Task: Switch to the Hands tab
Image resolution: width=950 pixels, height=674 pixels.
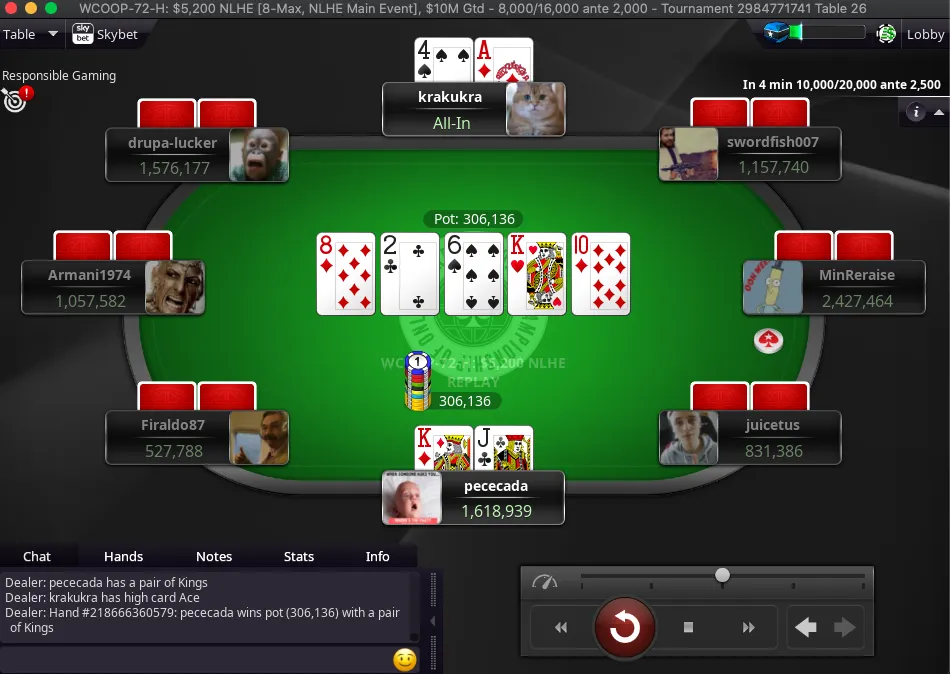Action: [x=124, y=557]
